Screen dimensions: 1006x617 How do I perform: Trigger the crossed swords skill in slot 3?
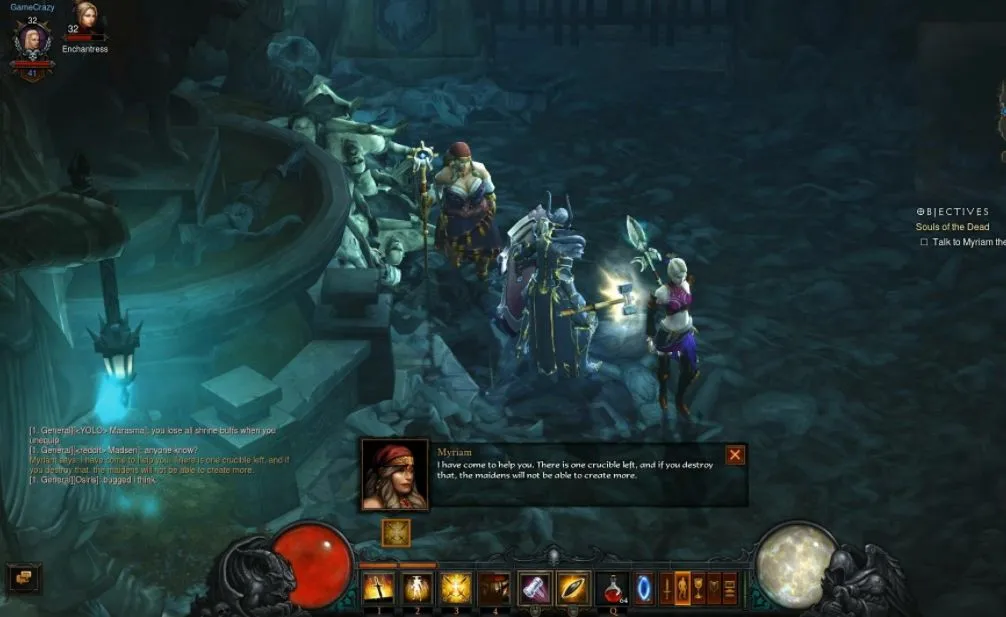tap(456, 587)
